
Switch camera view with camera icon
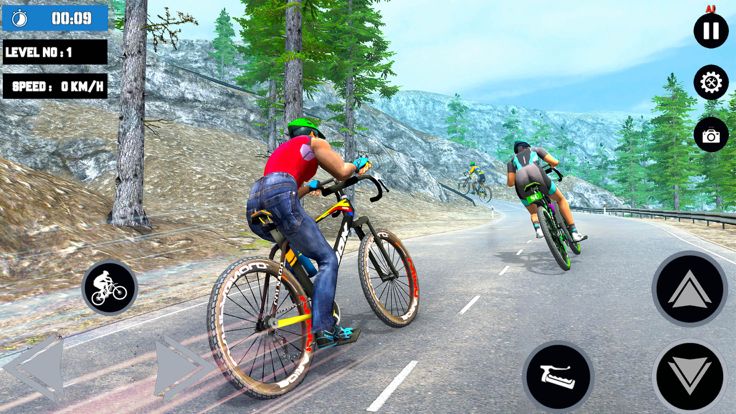click(711, 135)
